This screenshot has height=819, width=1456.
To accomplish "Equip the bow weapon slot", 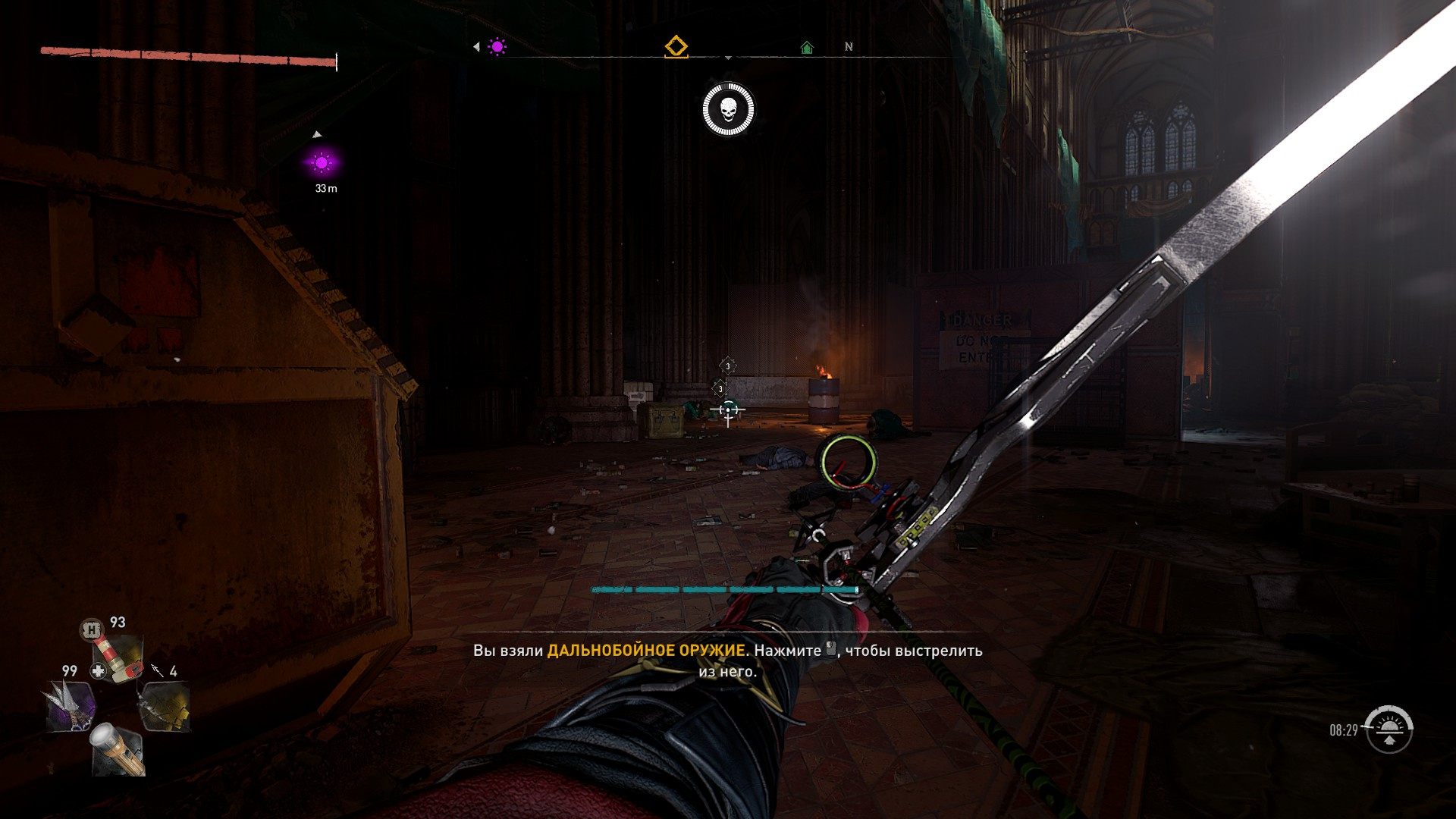I will [164, 705].
